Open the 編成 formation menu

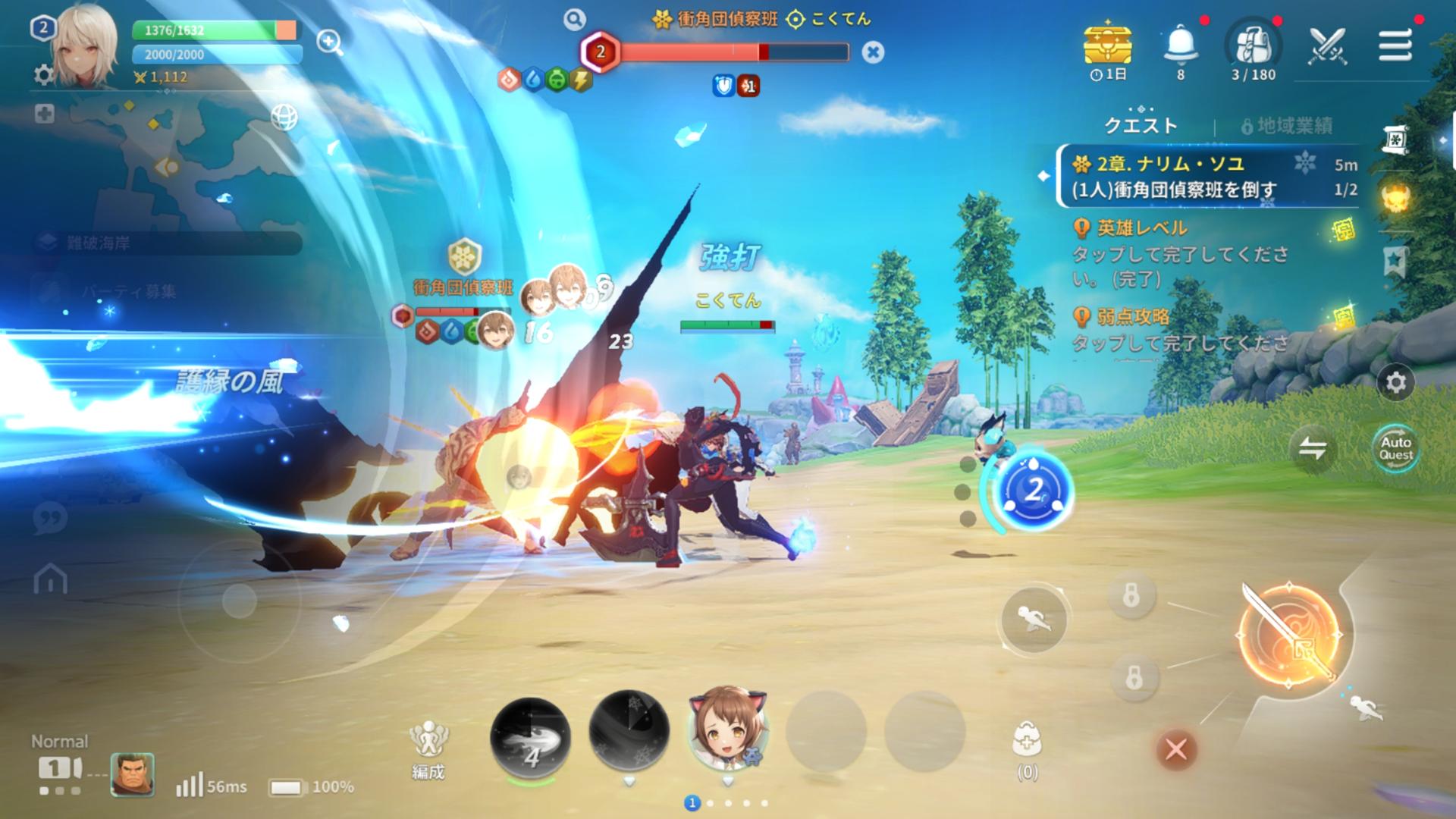(x=428, y=748)
